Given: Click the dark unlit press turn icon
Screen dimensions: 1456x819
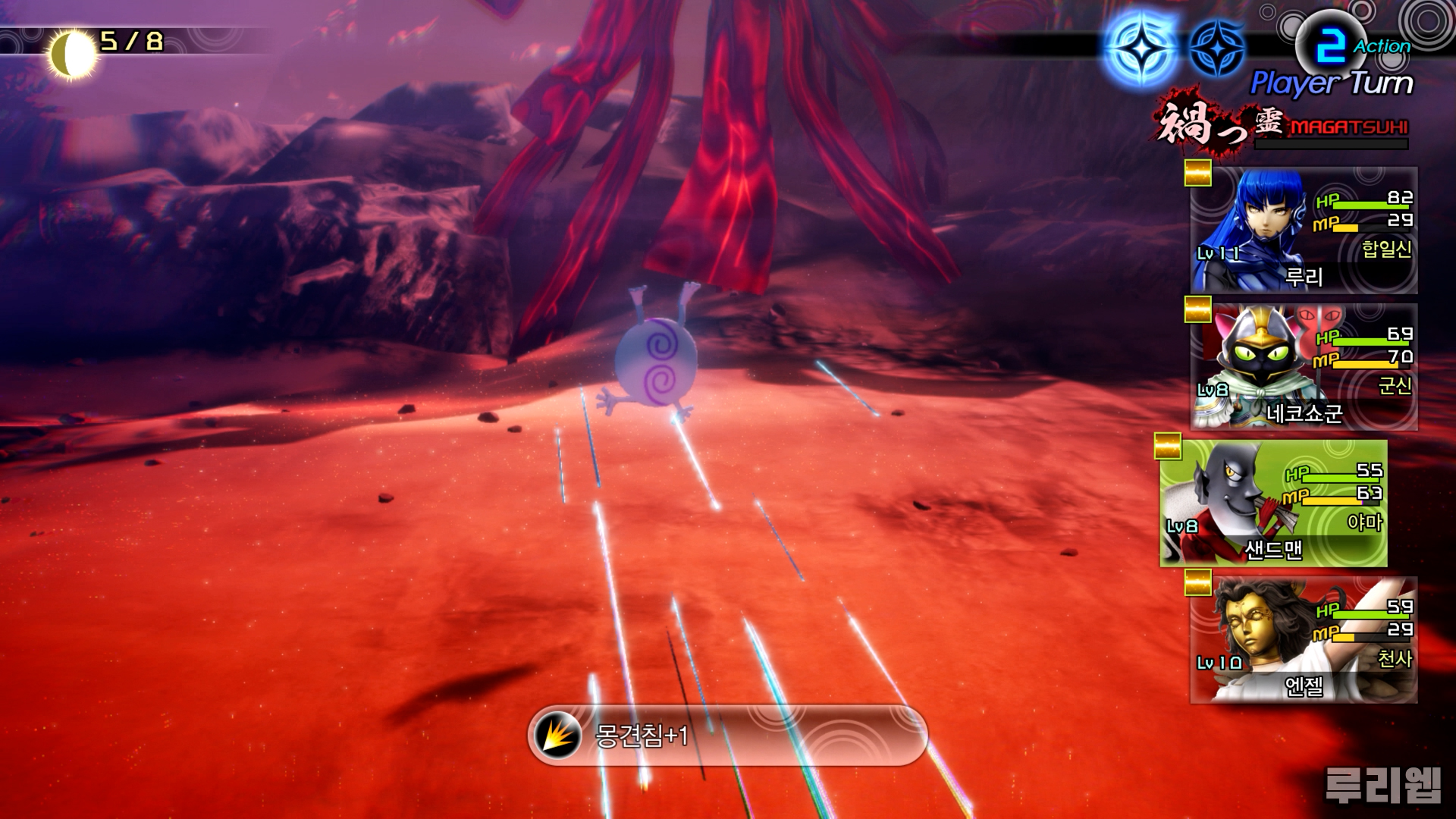Looking at the screenshot, I should click(x=1216, y=47).
